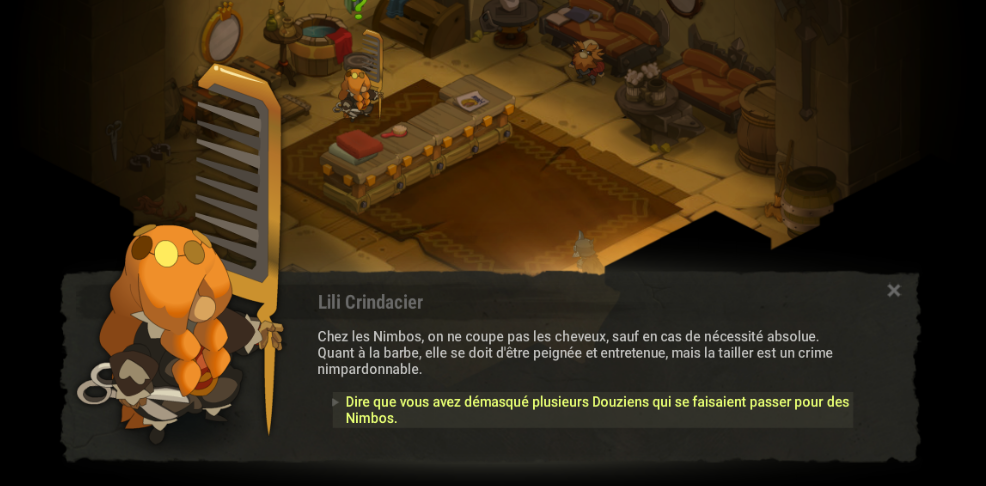Image resolution: width=986 pixels, height=486 pixels.
Task: Choose the reply about unmasked Douziens
Action: click(596, 410)
